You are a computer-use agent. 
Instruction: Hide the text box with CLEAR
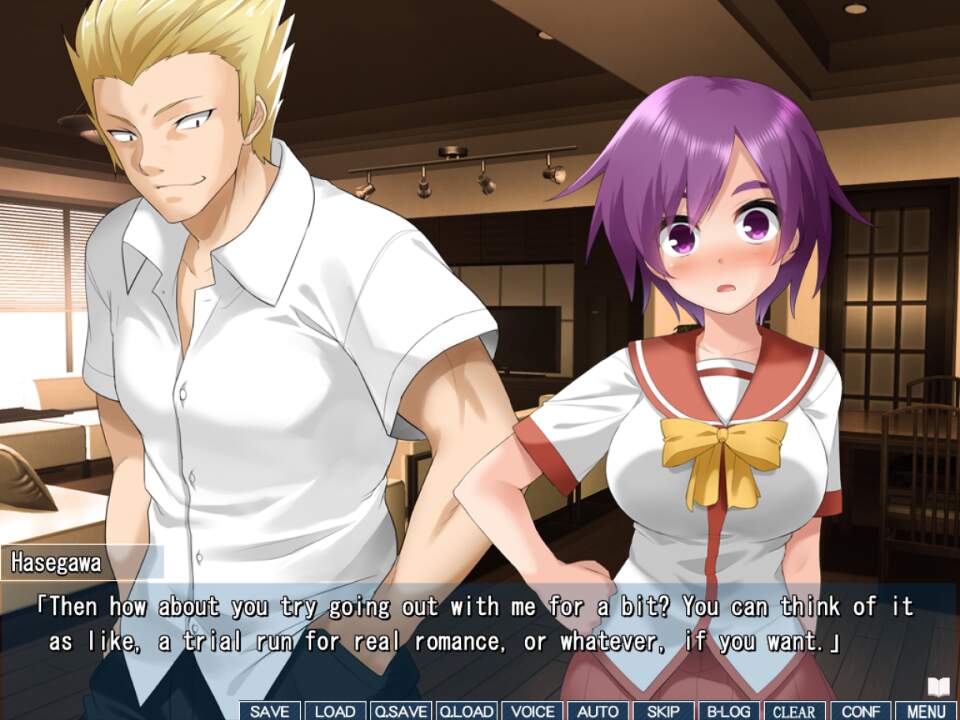click(795, 711)
